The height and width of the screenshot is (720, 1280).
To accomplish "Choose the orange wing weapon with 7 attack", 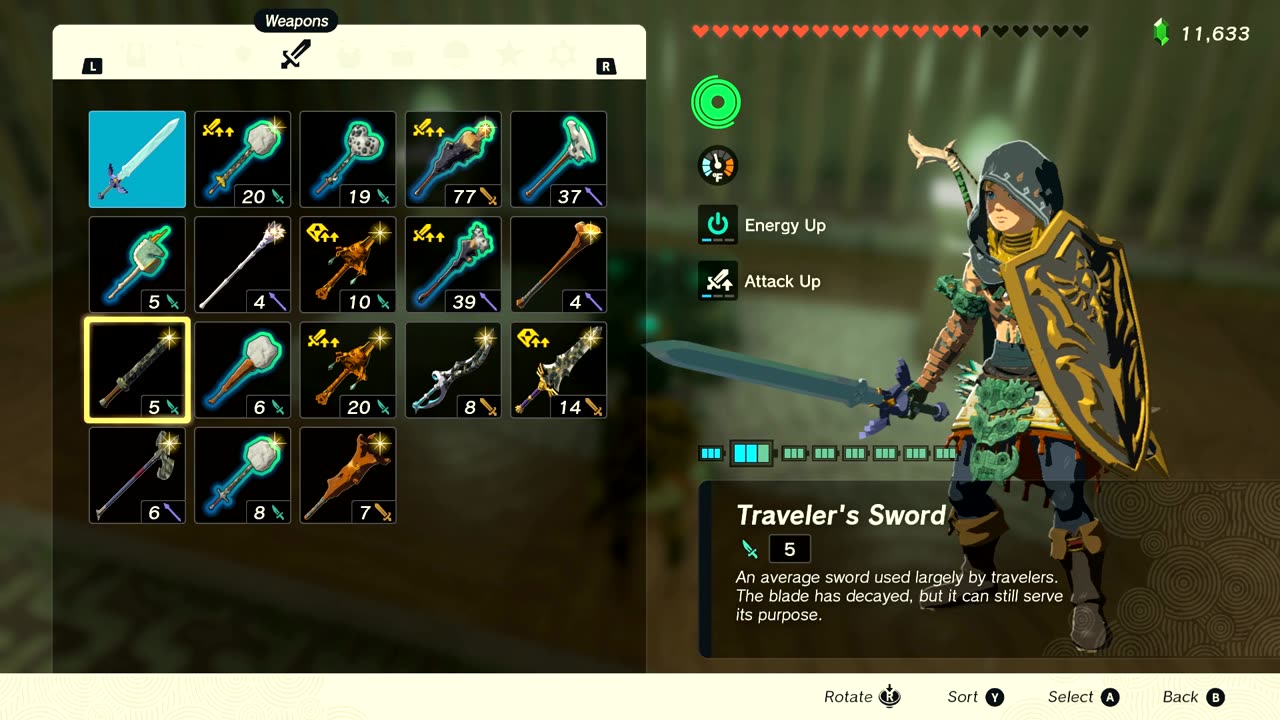I will pos(348,476).
